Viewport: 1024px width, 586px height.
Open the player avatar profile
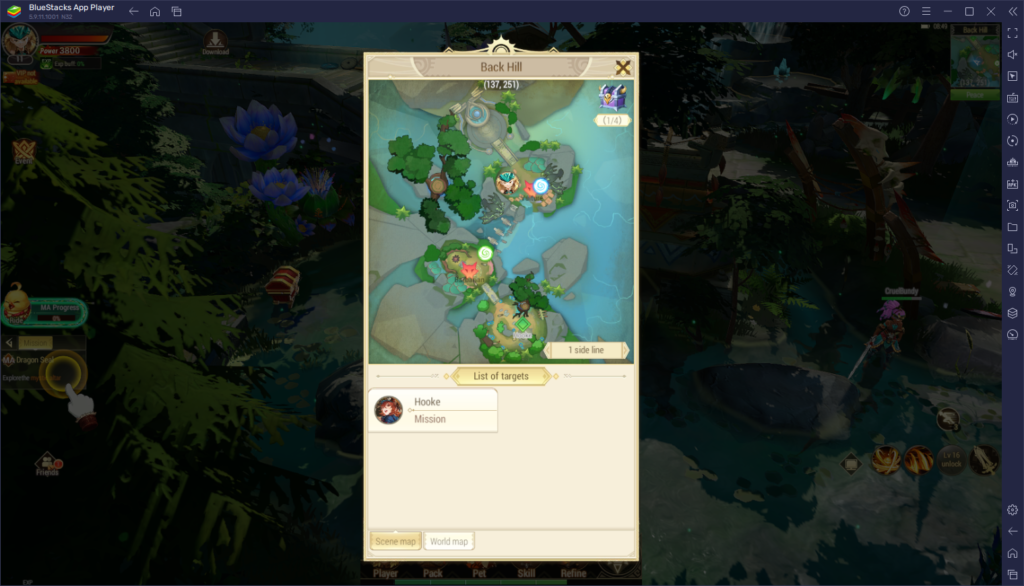pos(18,44)
